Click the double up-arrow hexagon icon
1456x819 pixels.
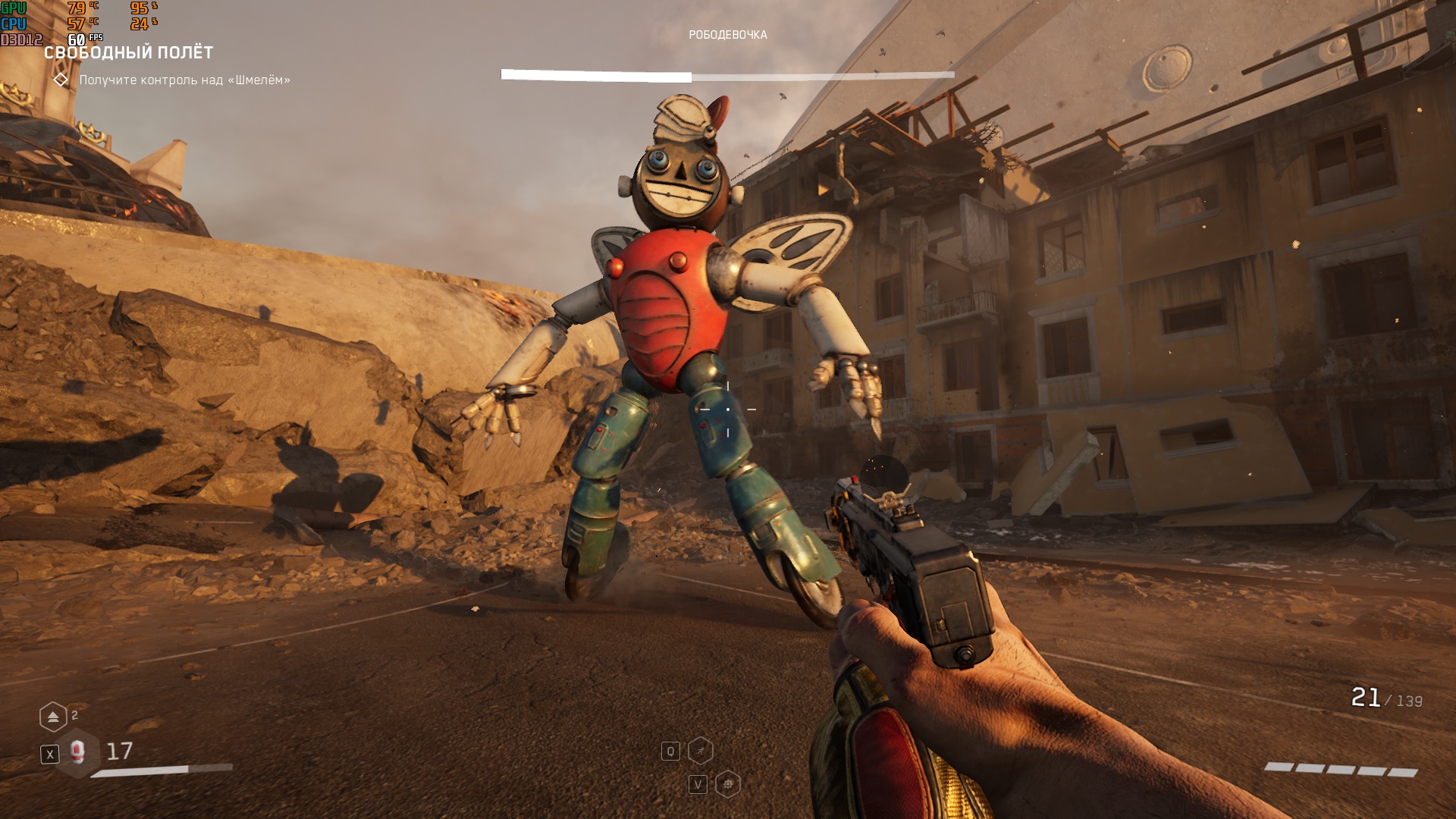click(53, 717)
